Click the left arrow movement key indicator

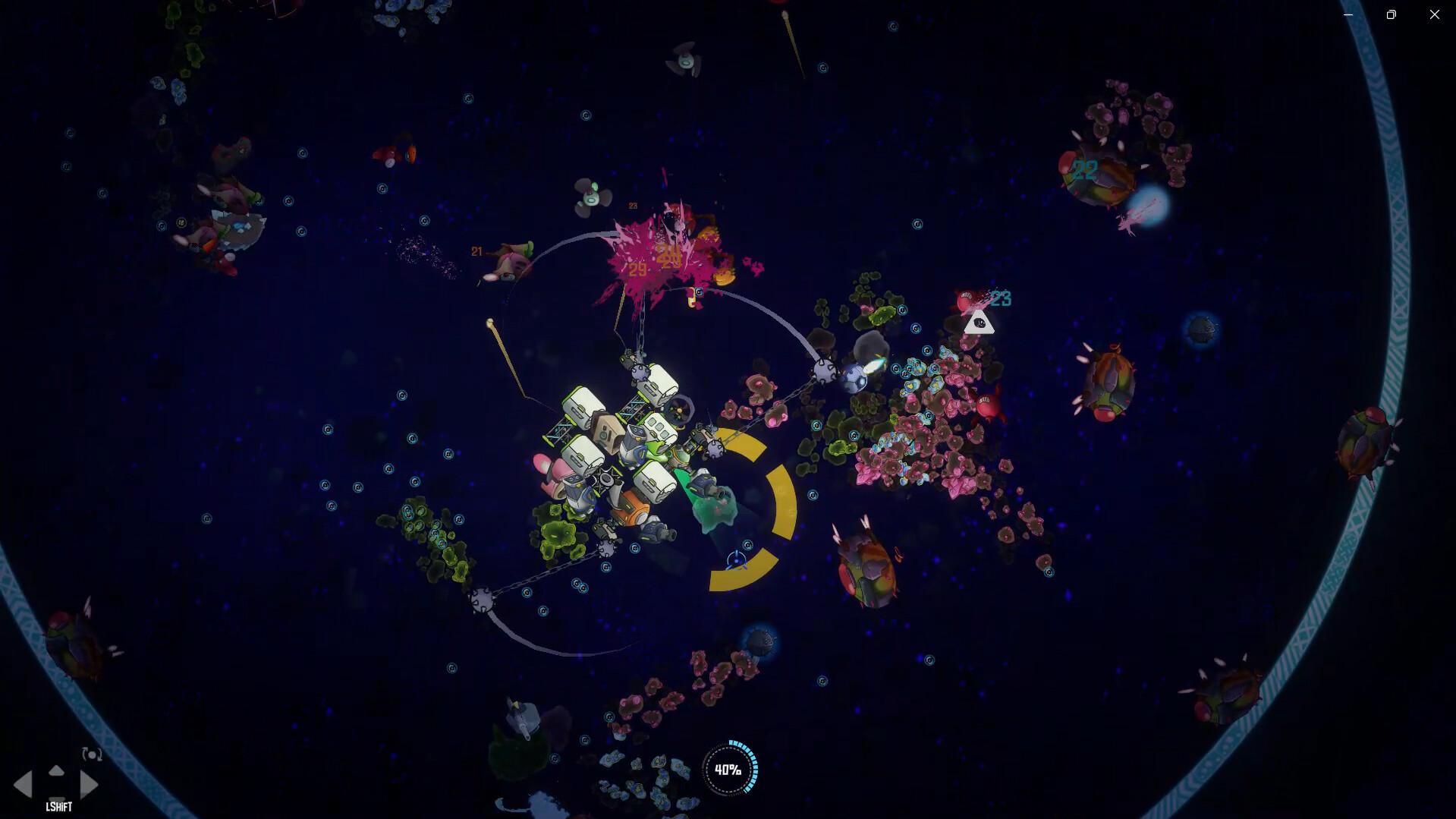pos(23,785)
